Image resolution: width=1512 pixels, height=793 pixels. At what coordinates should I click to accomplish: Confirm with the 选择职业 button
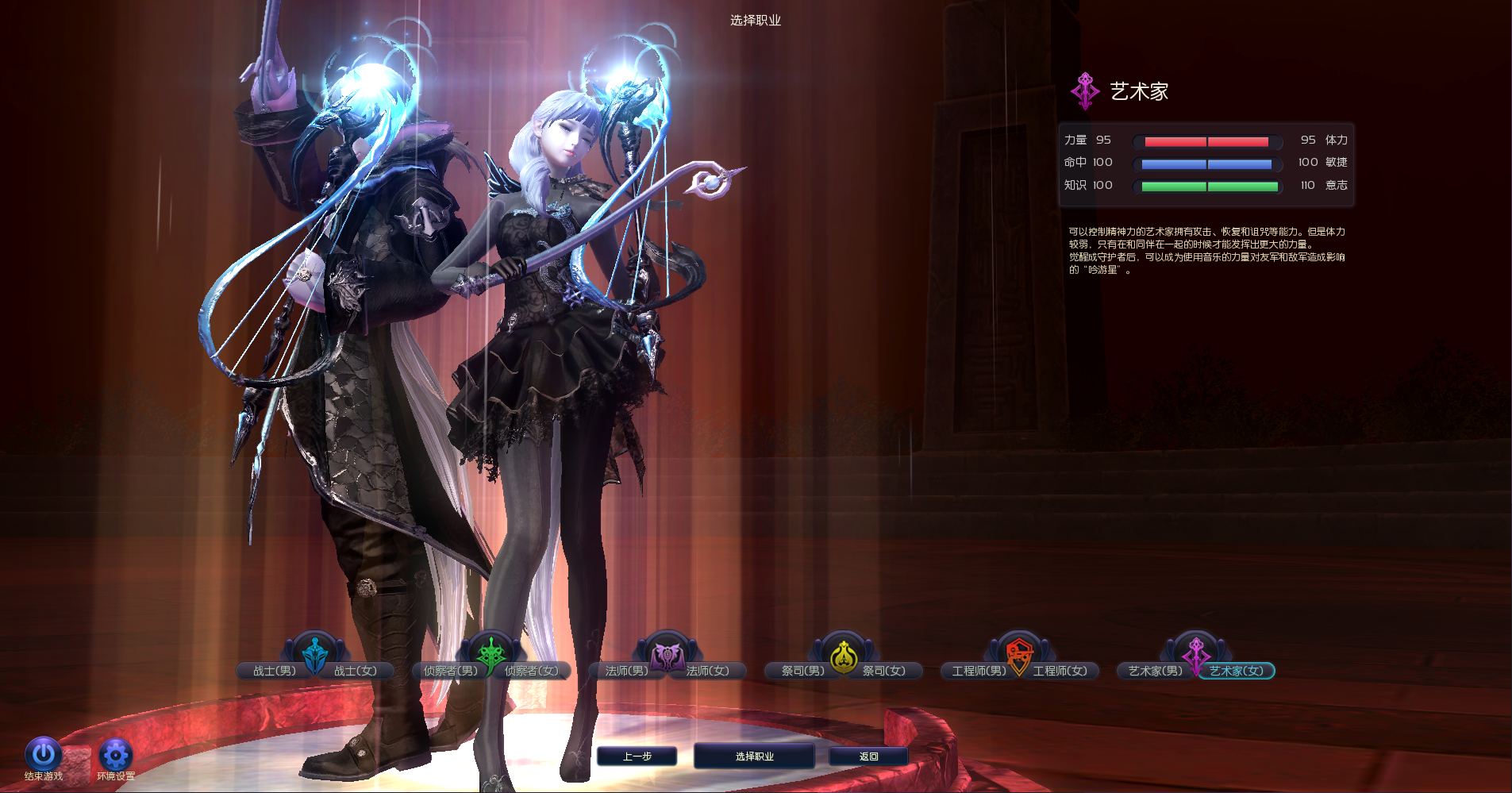click(x=754, y=756)
